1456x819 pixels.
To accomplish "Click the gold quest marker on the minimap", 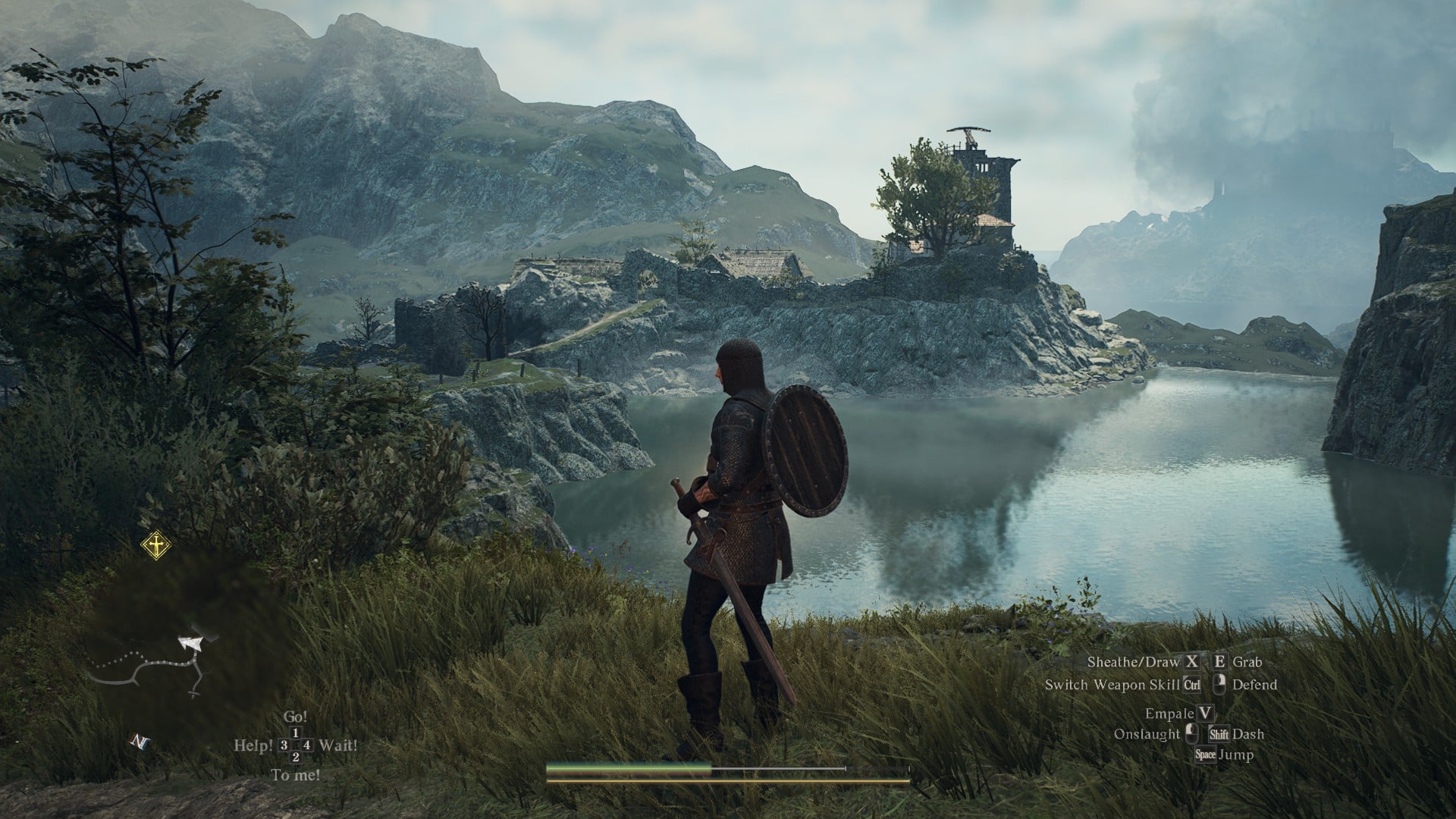I will (156, 545).
